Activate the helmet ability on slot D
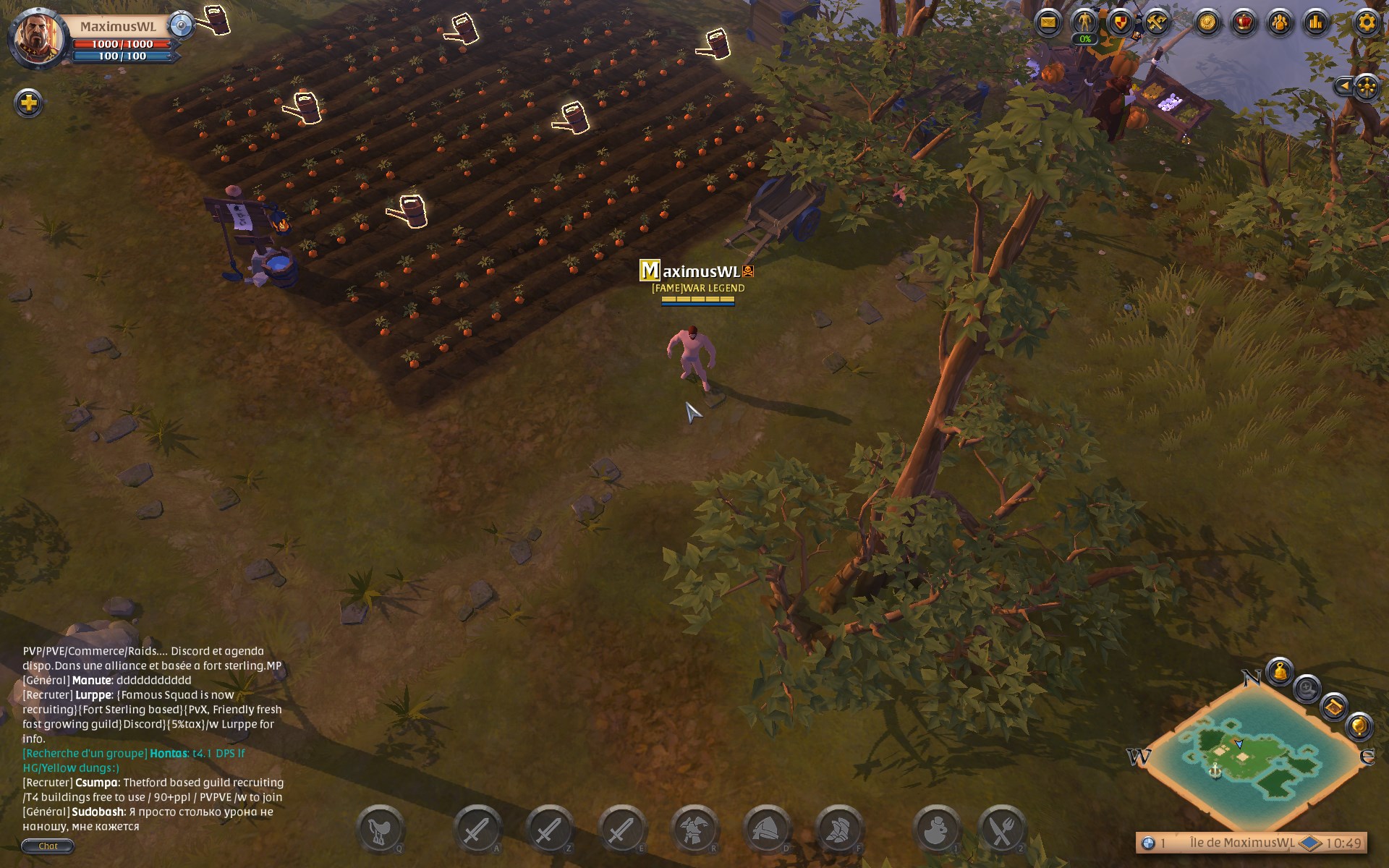Image resolution: width=1389 pixels, height=868 pixels. tap(768, 828)
